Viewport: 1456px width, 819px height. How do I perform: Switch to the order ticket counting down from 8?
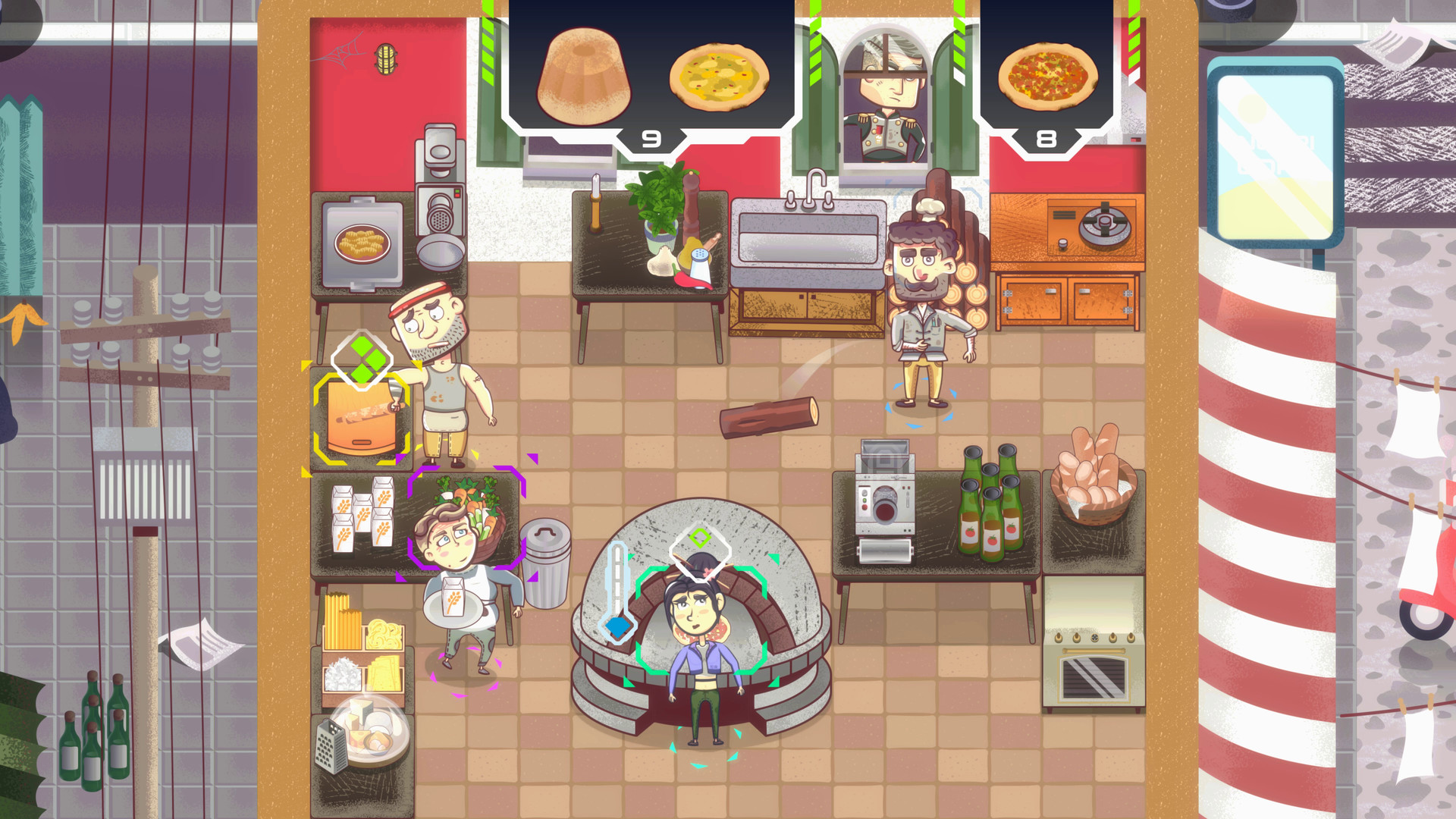coord(1046,138)
